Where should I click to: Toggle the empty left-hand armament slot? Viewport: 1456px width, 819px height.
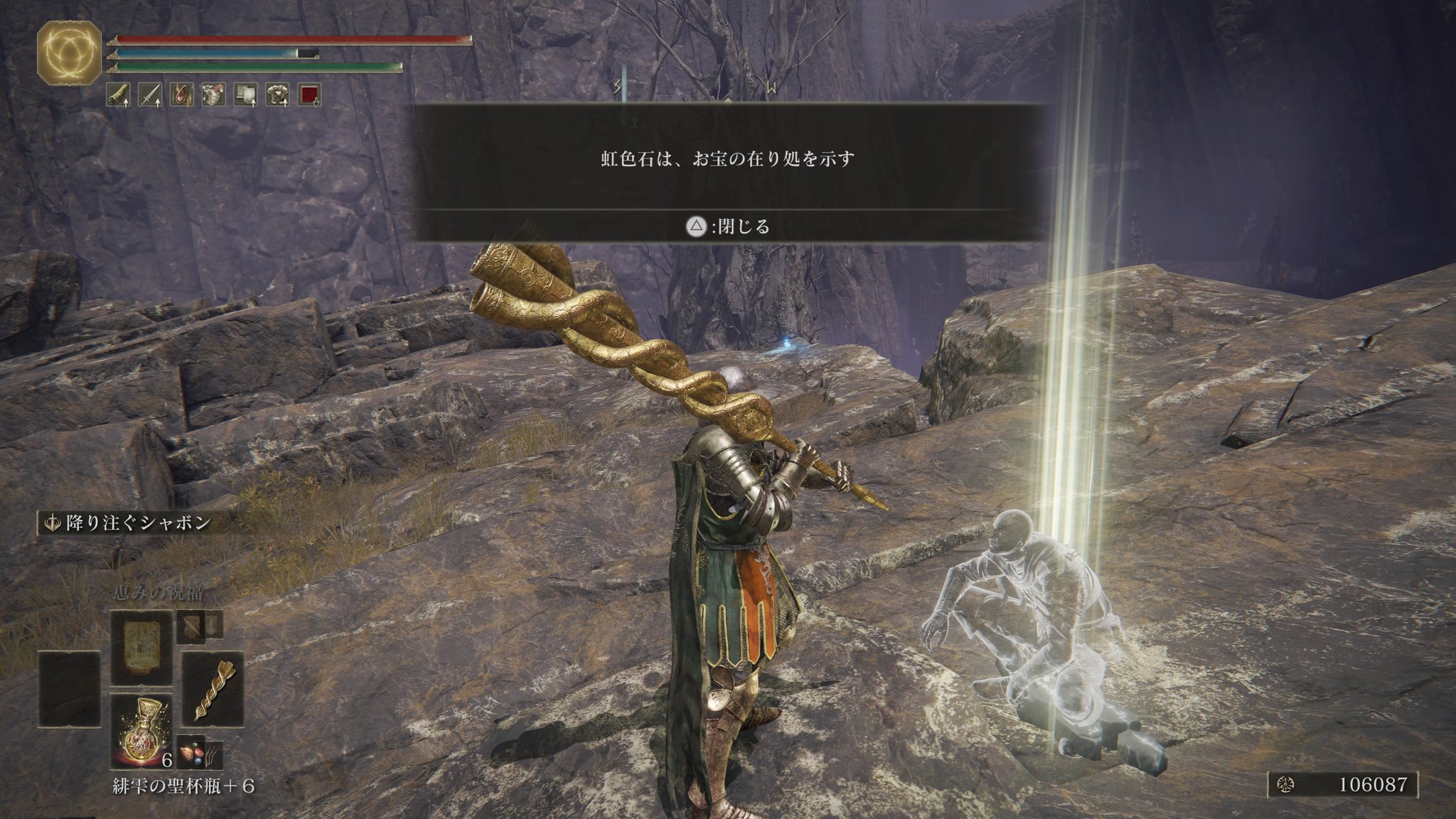tap(68, 689)
